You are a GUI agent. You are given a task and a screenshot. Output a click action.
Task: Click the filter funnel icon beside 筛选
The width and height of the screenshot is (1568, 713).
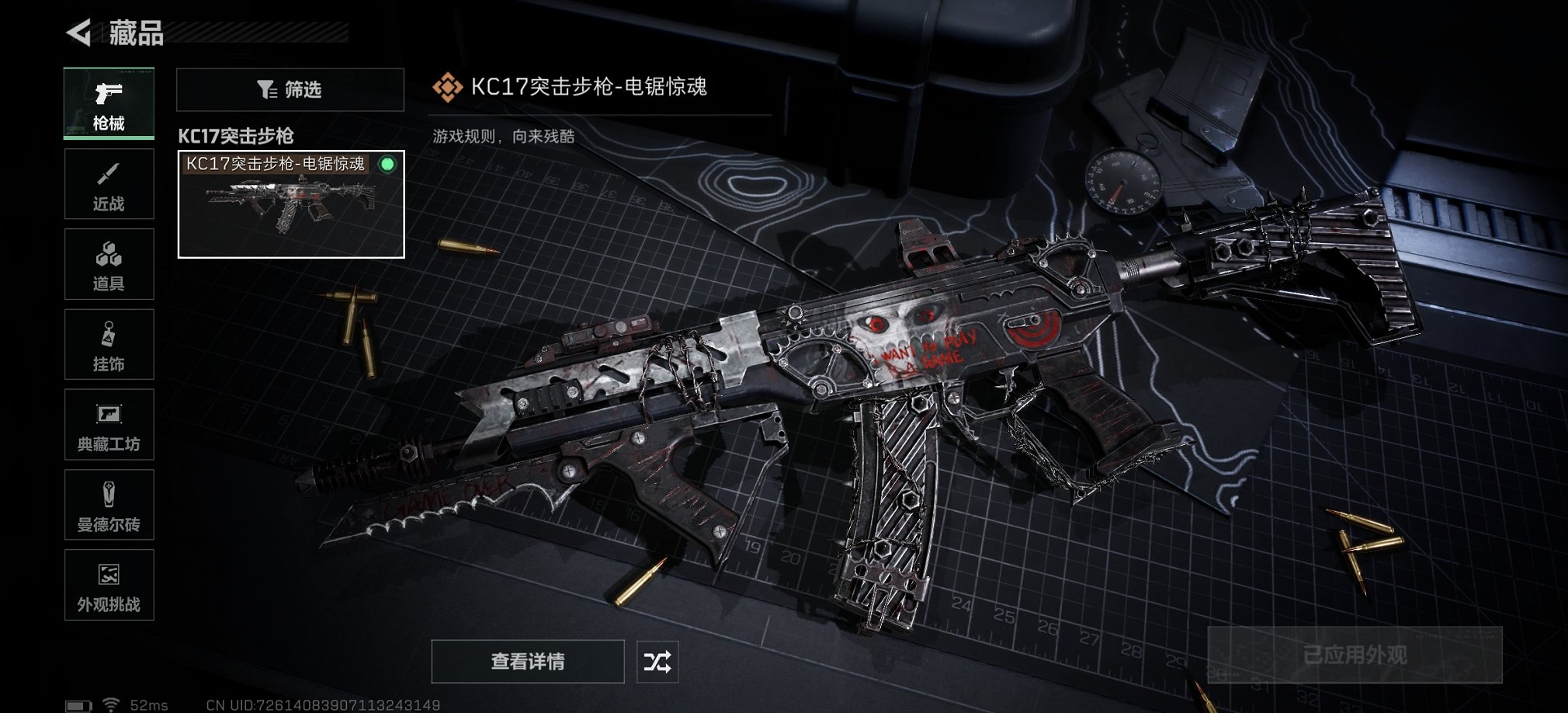click(x=268, y=89)
